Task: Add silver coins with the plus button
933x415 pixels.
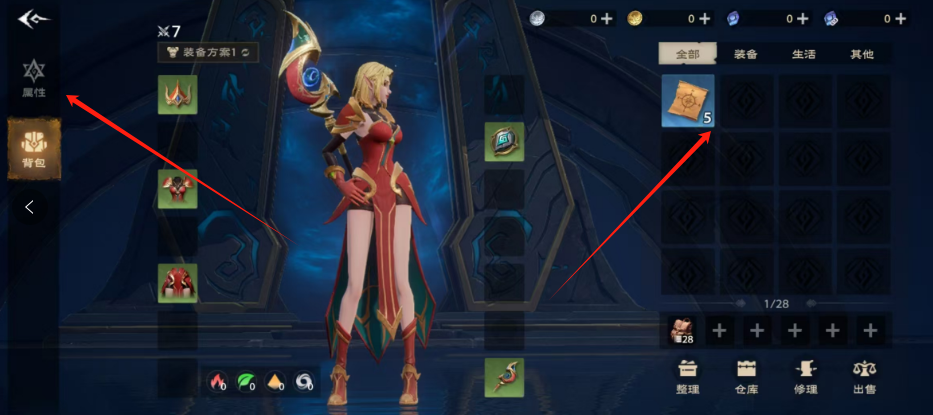Action: click(x=606, y=18)
